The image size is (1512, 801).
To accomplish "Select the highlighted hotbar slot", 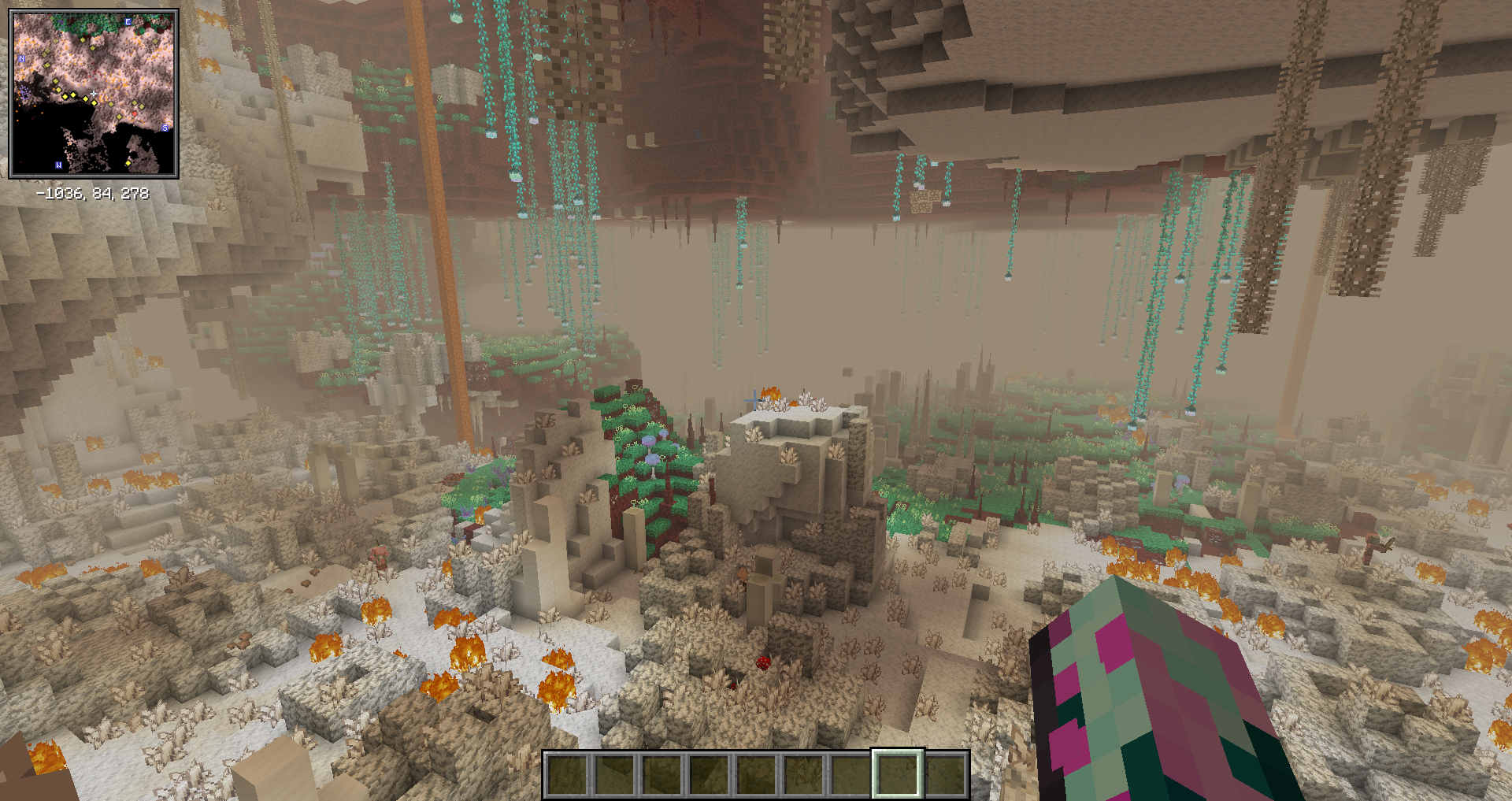I will (x=897, y=773).
